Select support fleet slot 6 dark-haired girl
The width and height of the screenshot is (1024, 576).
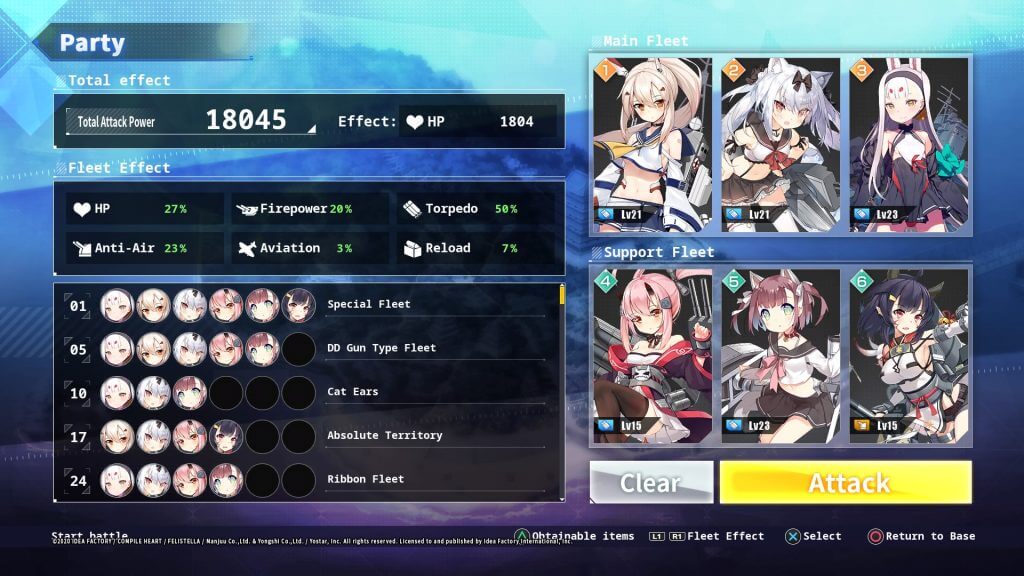(x=909, y=355)
